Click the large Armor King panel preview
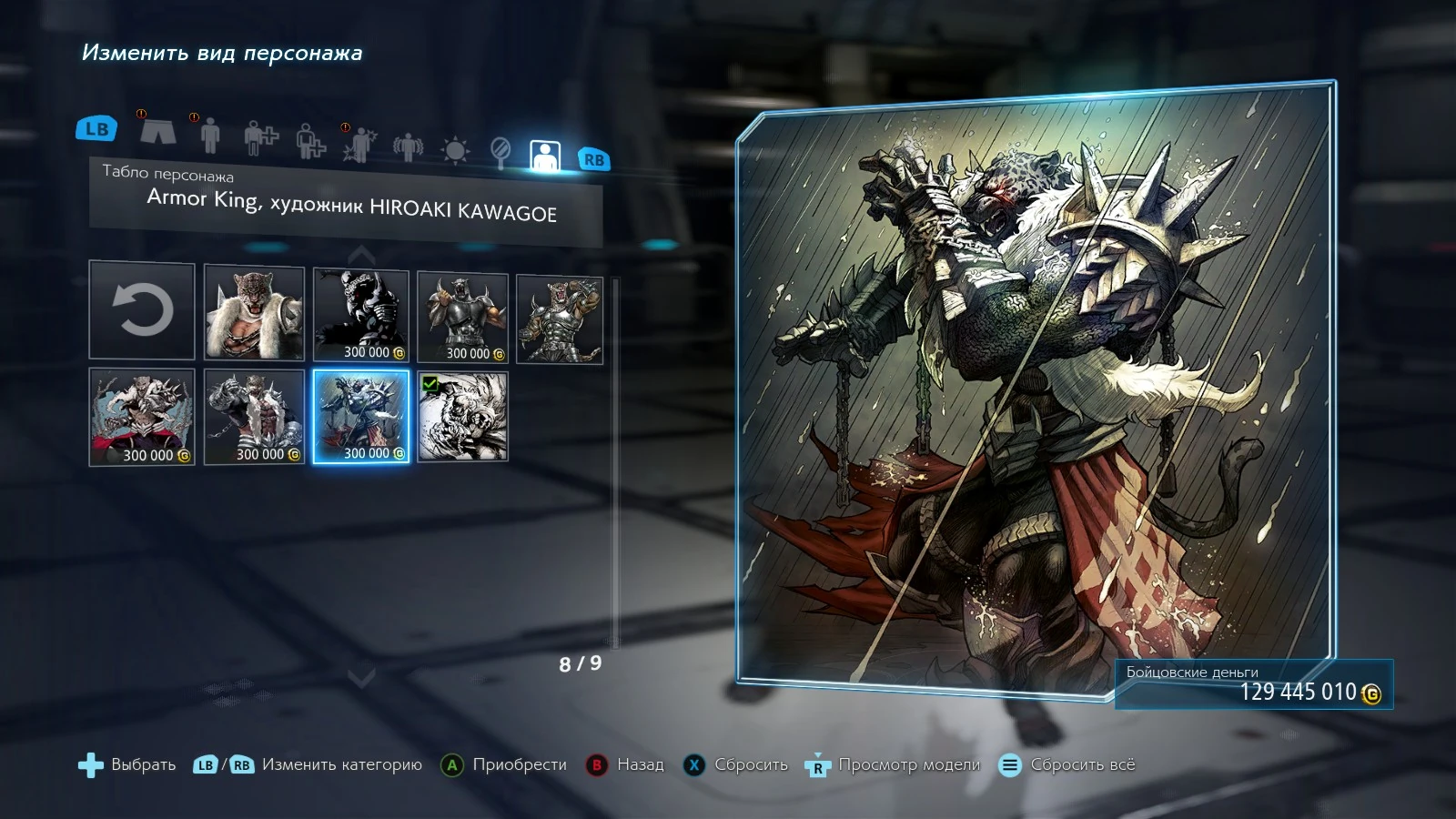This screenshot has width=1456, height=819. tap(1035, 391)
